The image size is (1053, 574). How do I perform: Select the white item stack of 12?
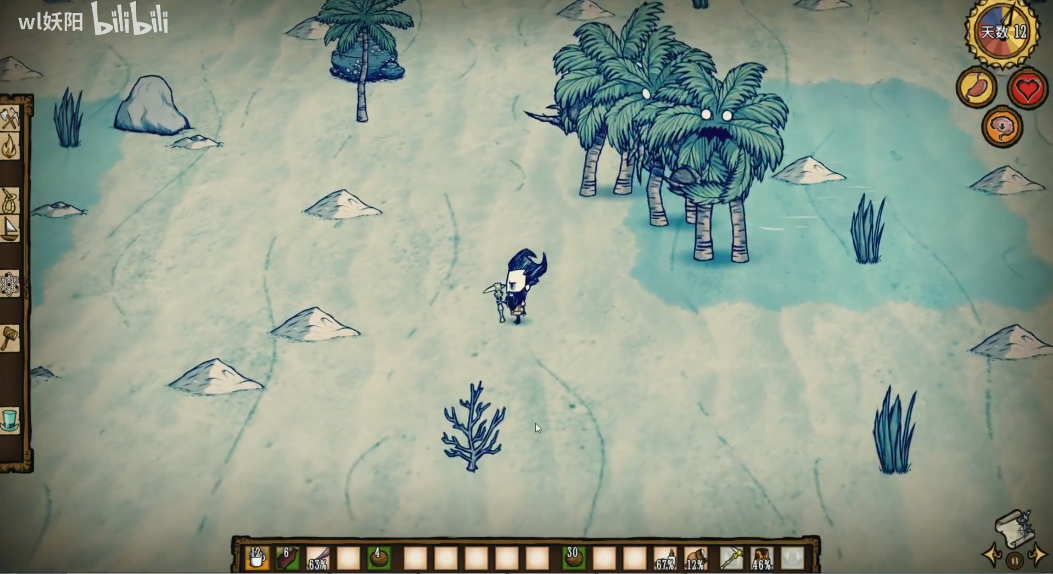(x=256, y=558)
